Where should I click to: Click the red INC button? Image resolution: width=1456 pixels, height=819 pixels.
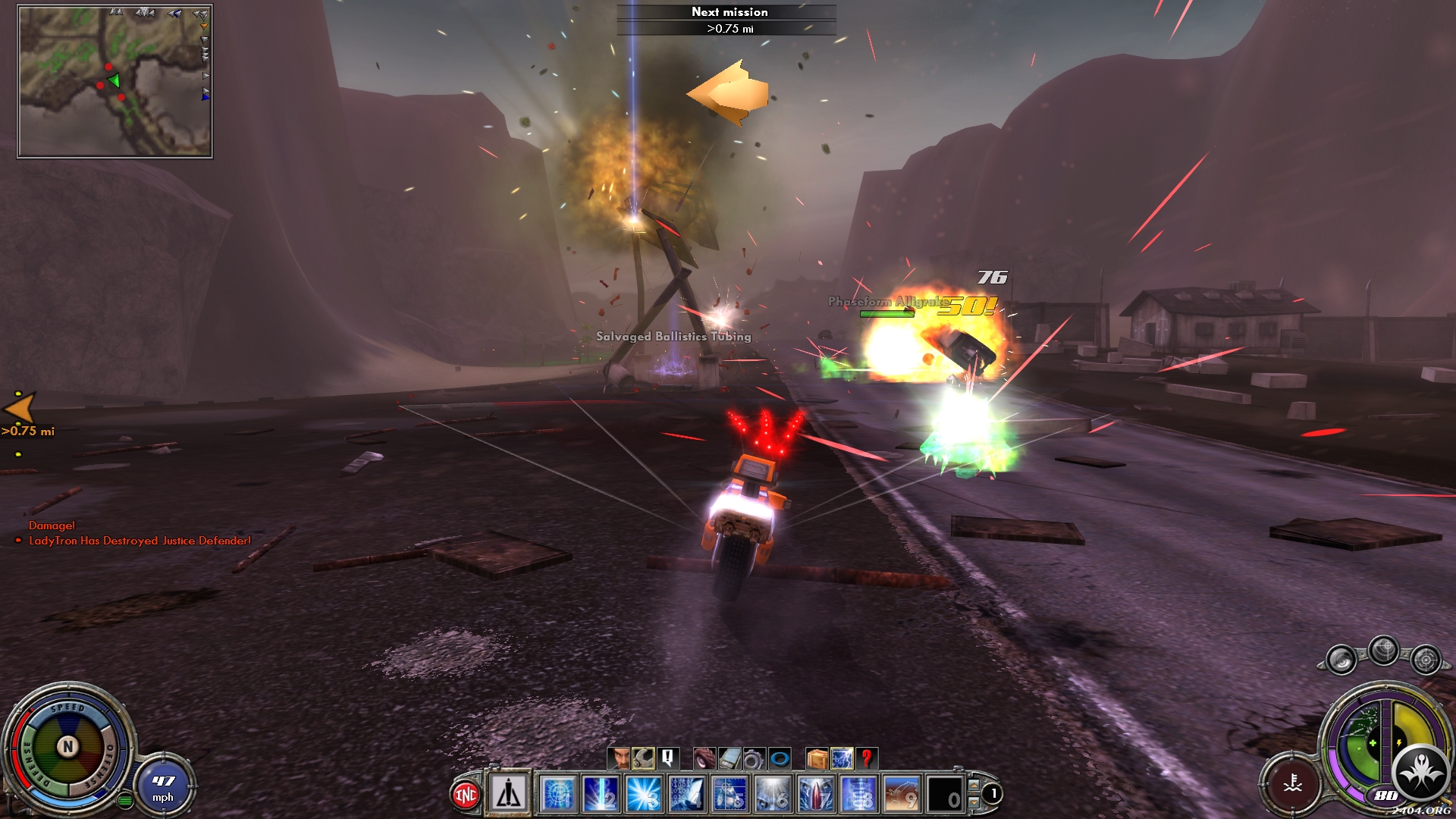[466, 794]
